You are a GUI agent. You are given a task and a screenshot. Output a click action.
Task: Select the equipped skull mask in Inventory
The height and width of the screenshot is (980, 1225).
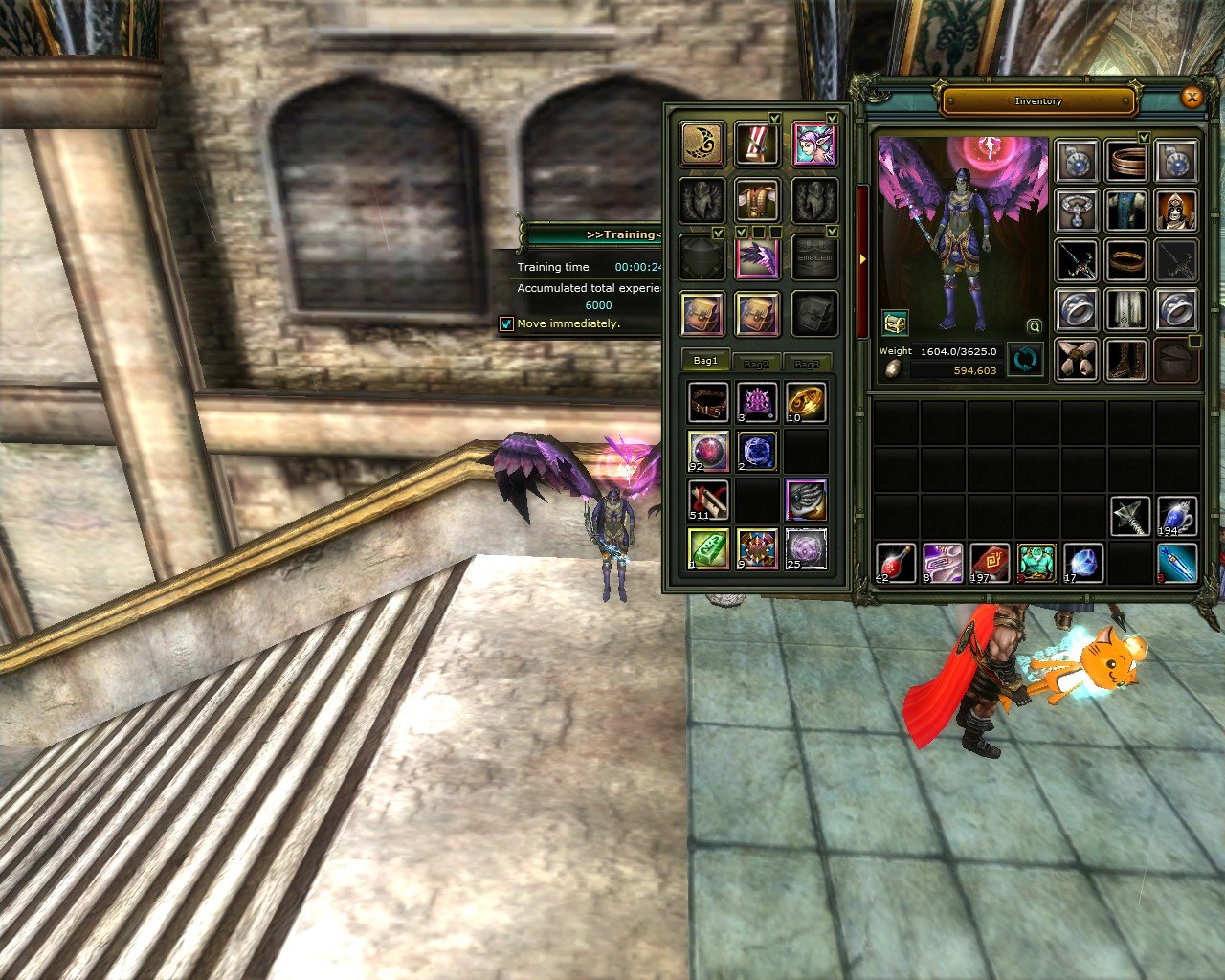[1177, 212]
